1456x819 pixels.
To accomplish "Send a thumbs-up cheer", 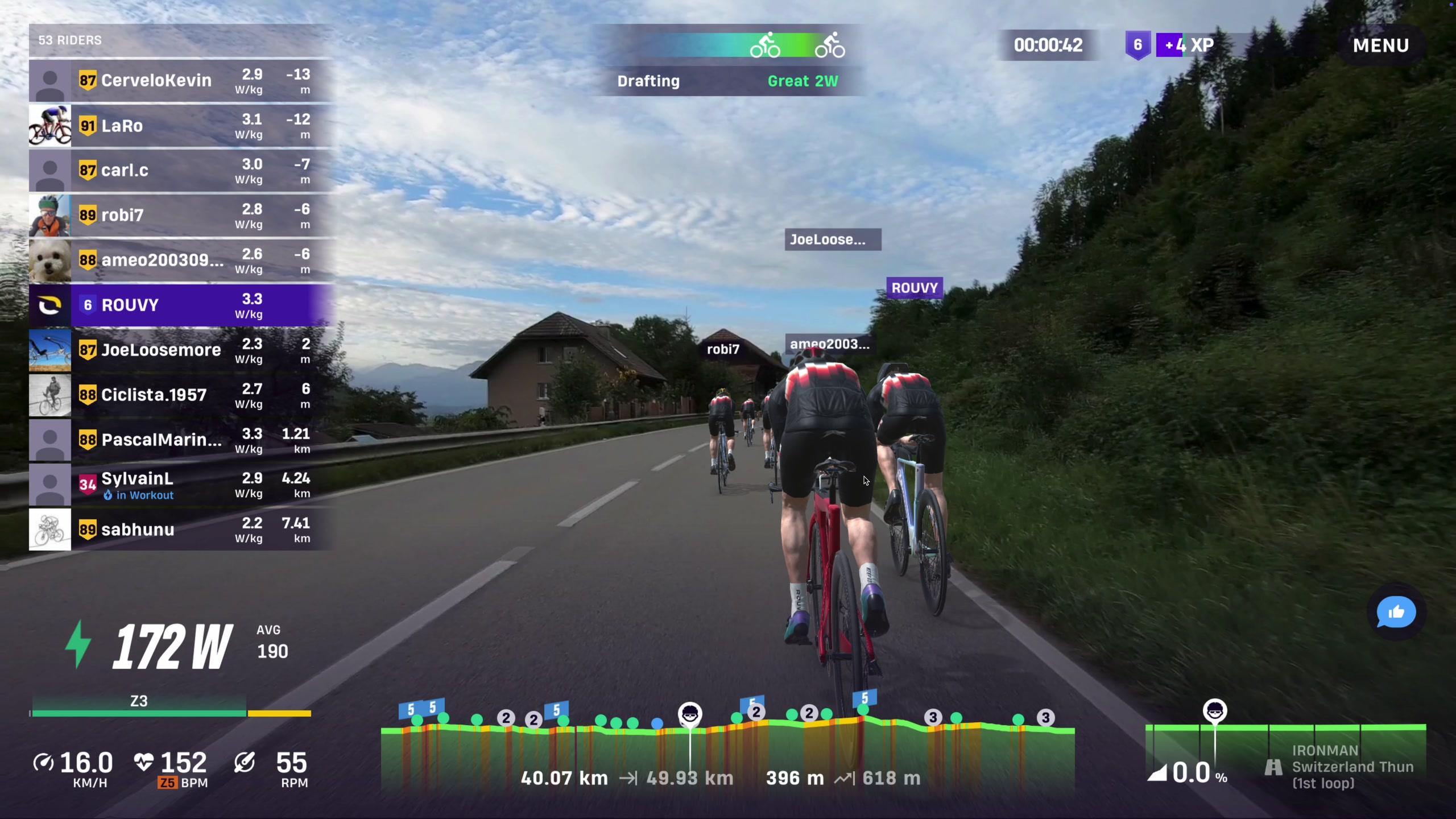I will point(1396,613).
